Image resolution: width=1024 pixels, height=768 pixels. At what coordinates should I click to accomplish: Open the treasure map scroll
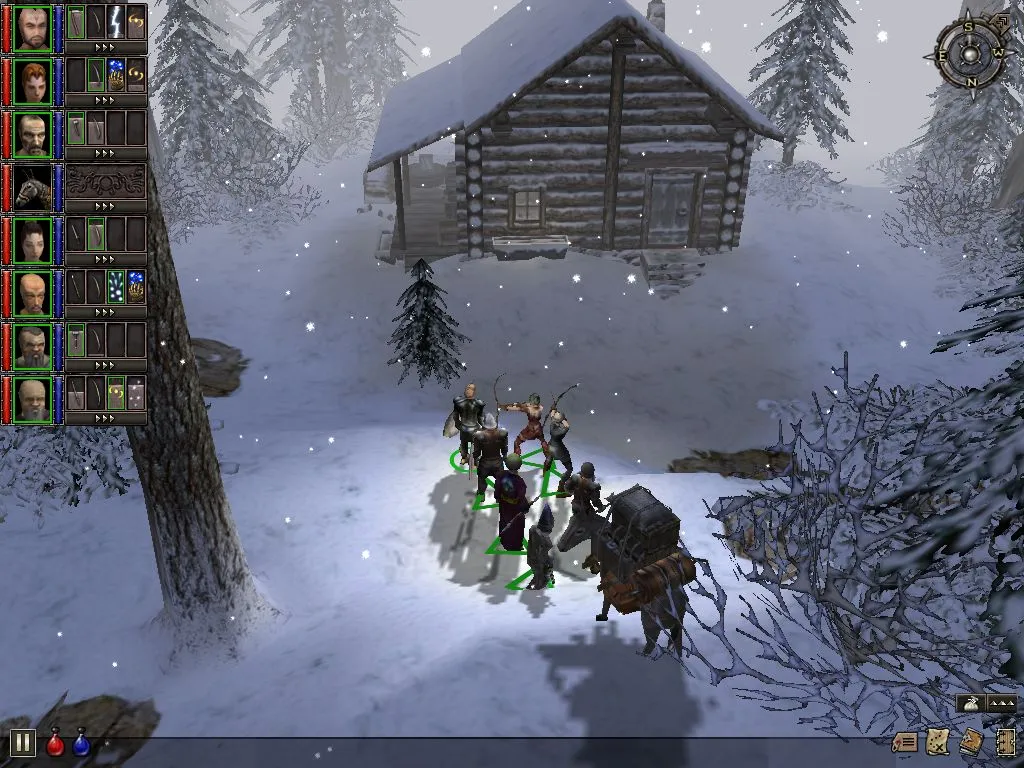(937, 742)
